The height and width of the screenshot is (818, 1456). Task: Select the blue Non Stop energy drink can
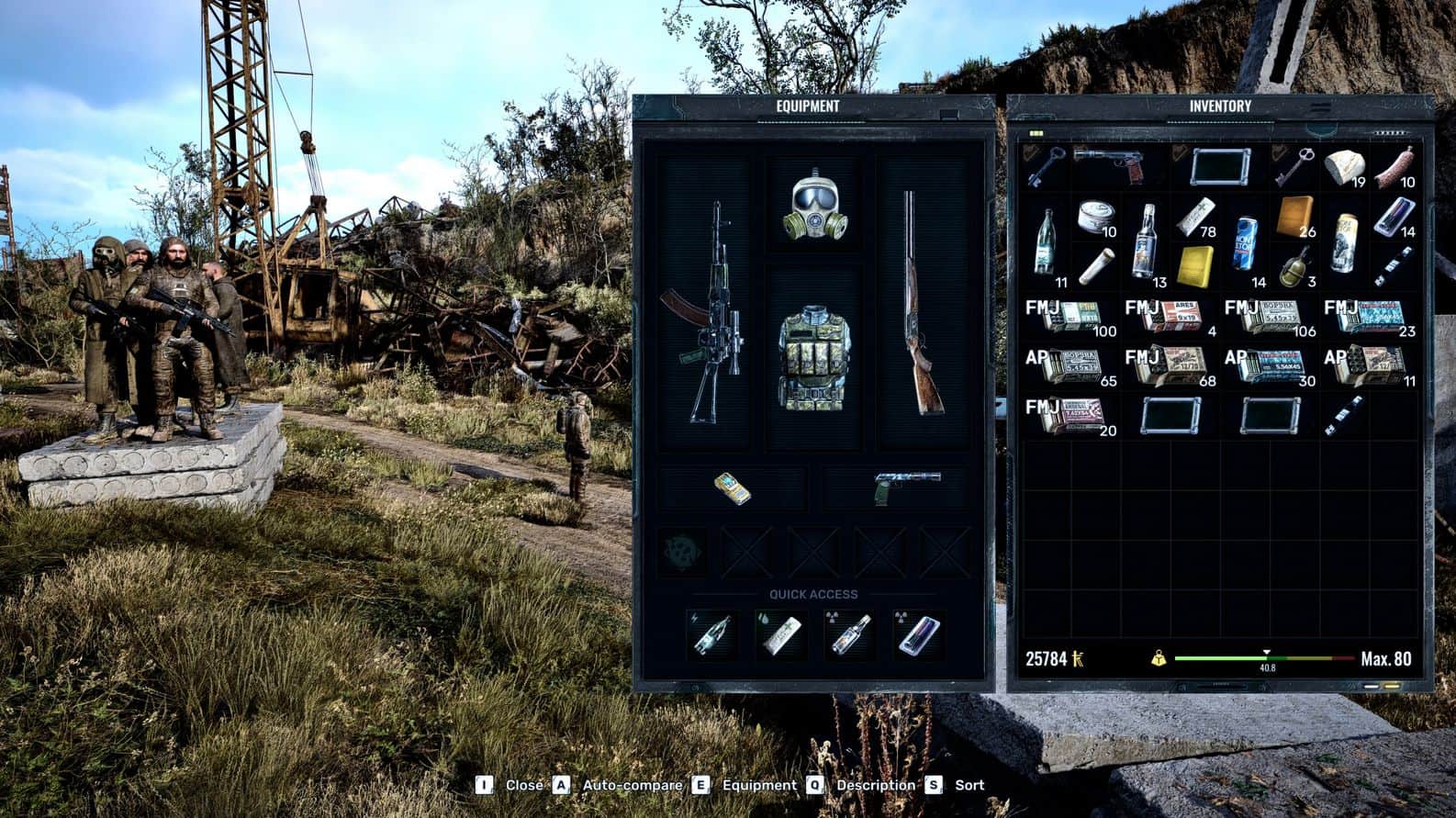[x=1245, y=242]
